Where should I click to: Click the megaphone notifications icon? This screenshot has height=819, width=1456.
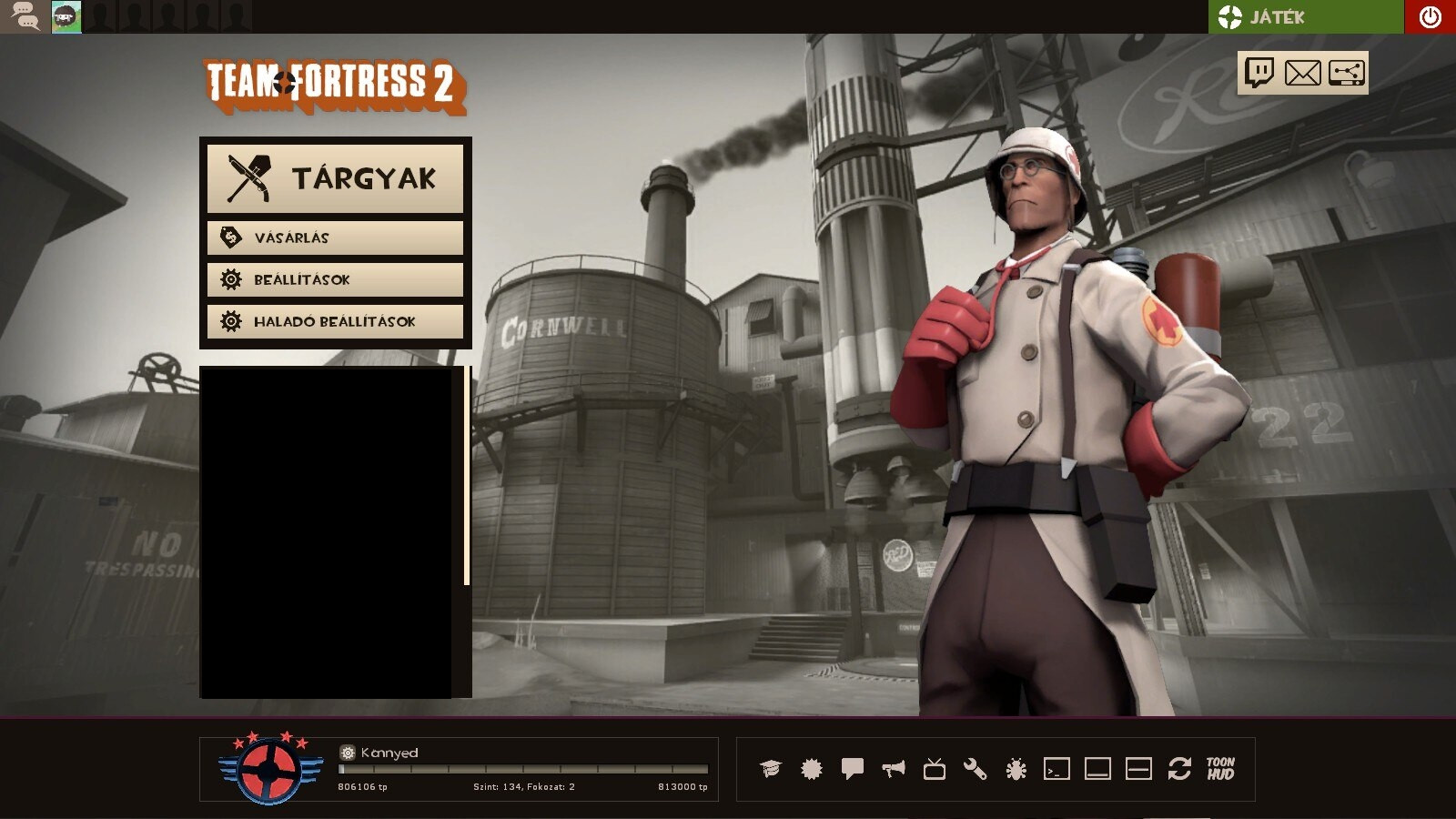tap(895, 770)
